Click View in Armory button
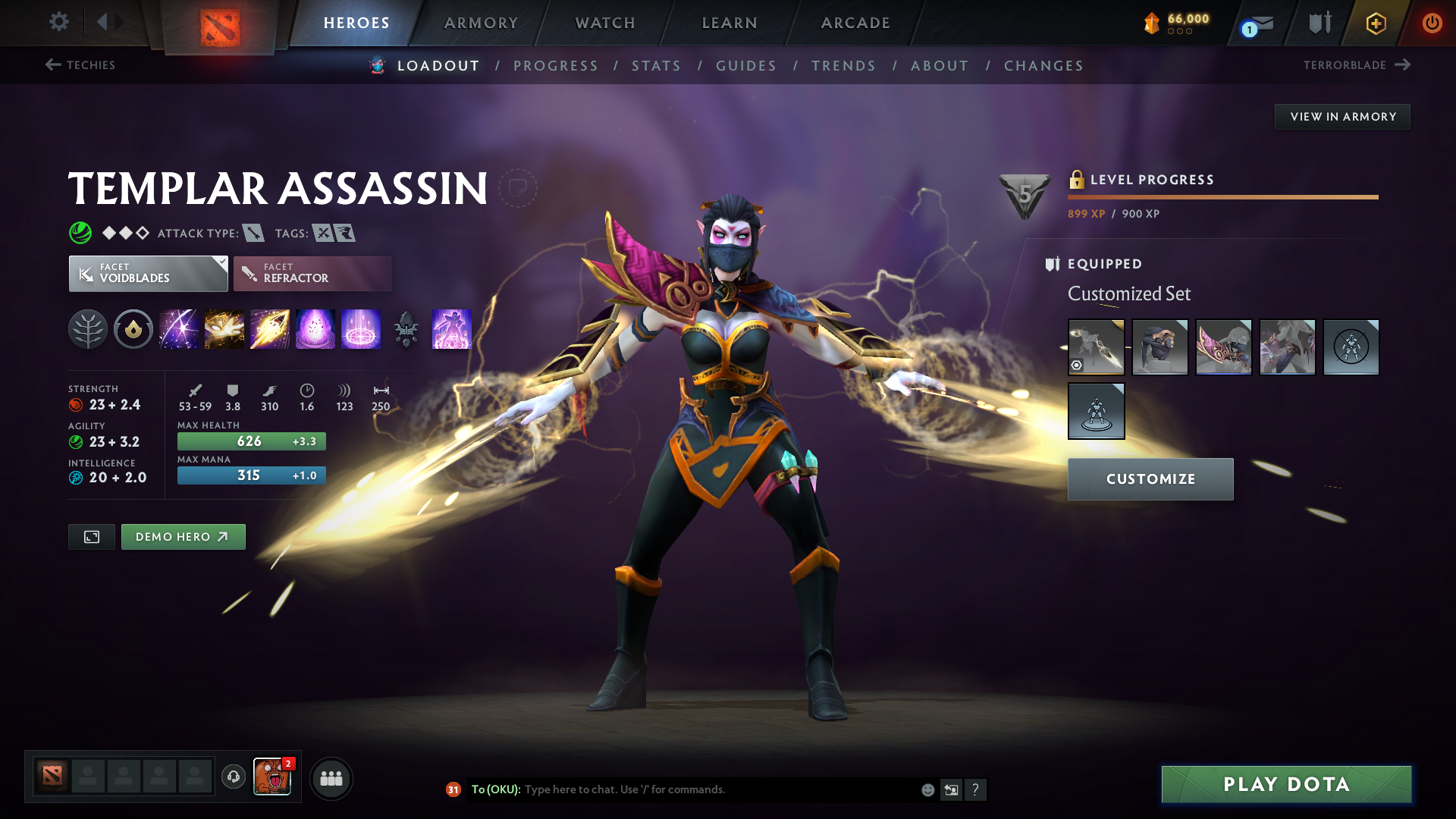 1342,117
